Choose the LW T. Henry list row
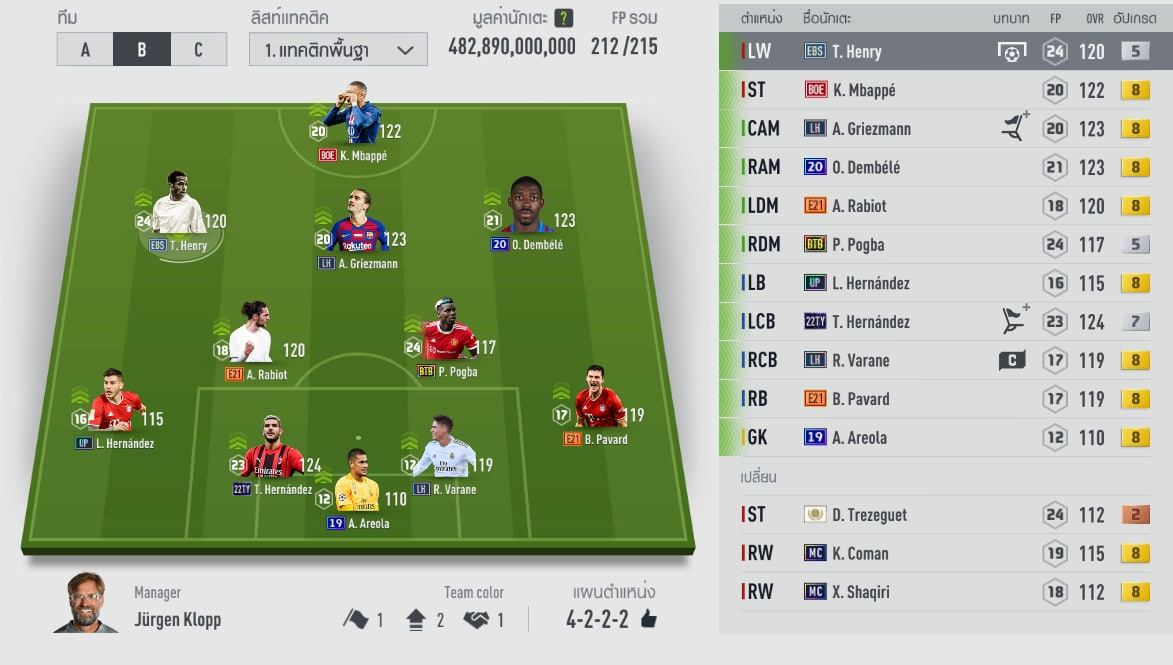Viewport: 1173px width, 665px height. click(x=943, y=51)
